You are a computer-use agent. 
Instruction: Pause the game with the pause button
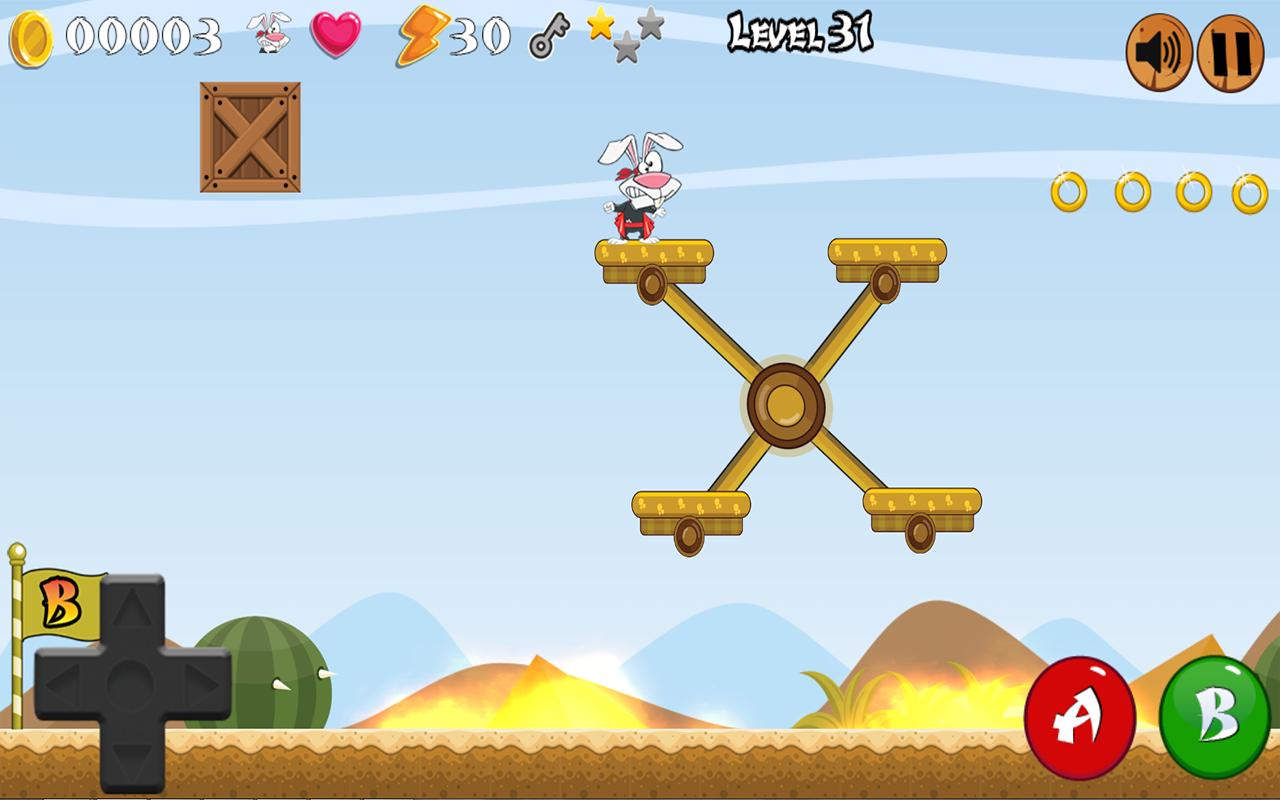[x=1231, y=53]
